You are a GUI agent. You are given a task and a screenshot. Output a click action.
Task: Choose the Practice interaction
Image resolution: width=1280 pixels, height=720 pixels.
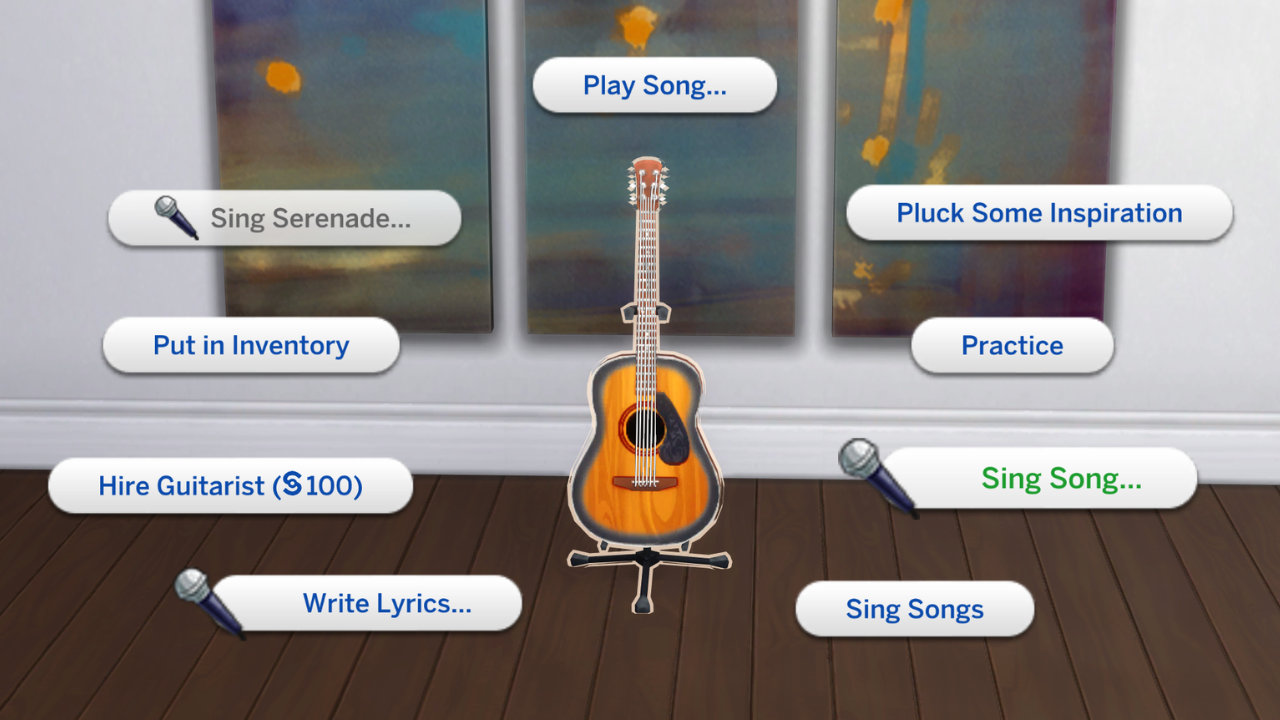[x=1011, y=345]
